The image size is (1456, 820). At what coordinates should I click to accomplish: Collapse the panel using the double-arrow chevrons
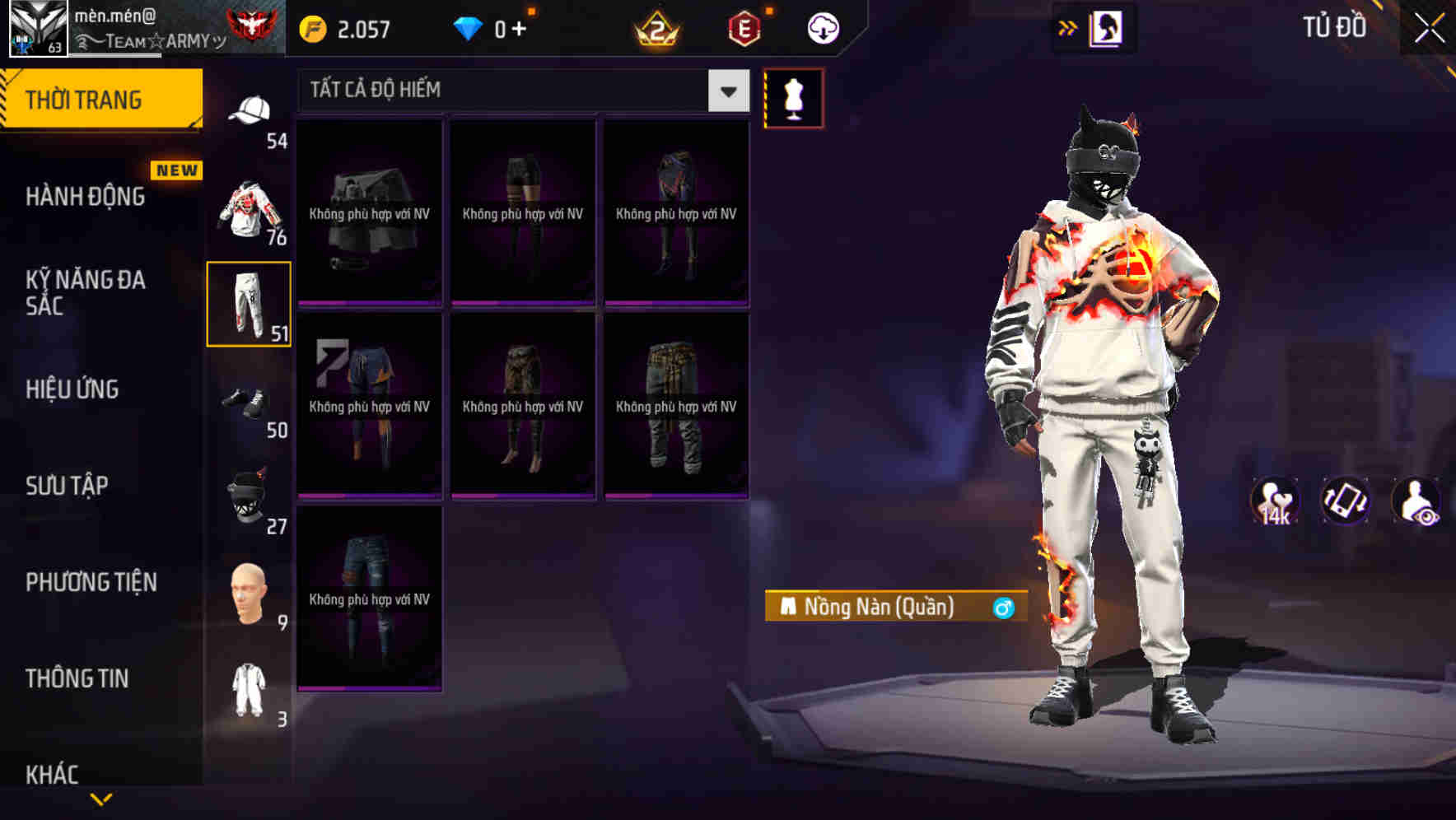tap(1068, 26)
